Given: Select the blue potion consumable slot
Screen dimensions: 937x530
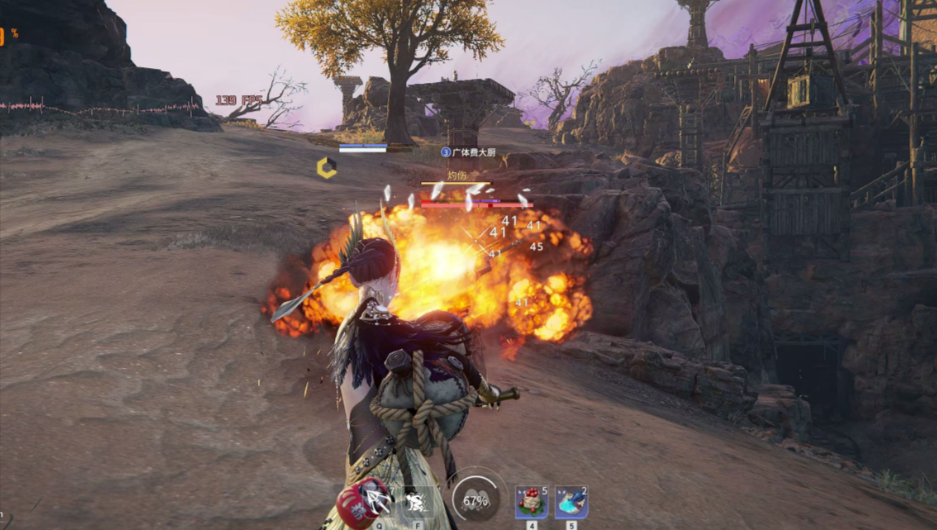Looking at the screenshot, I should (570, 502).
